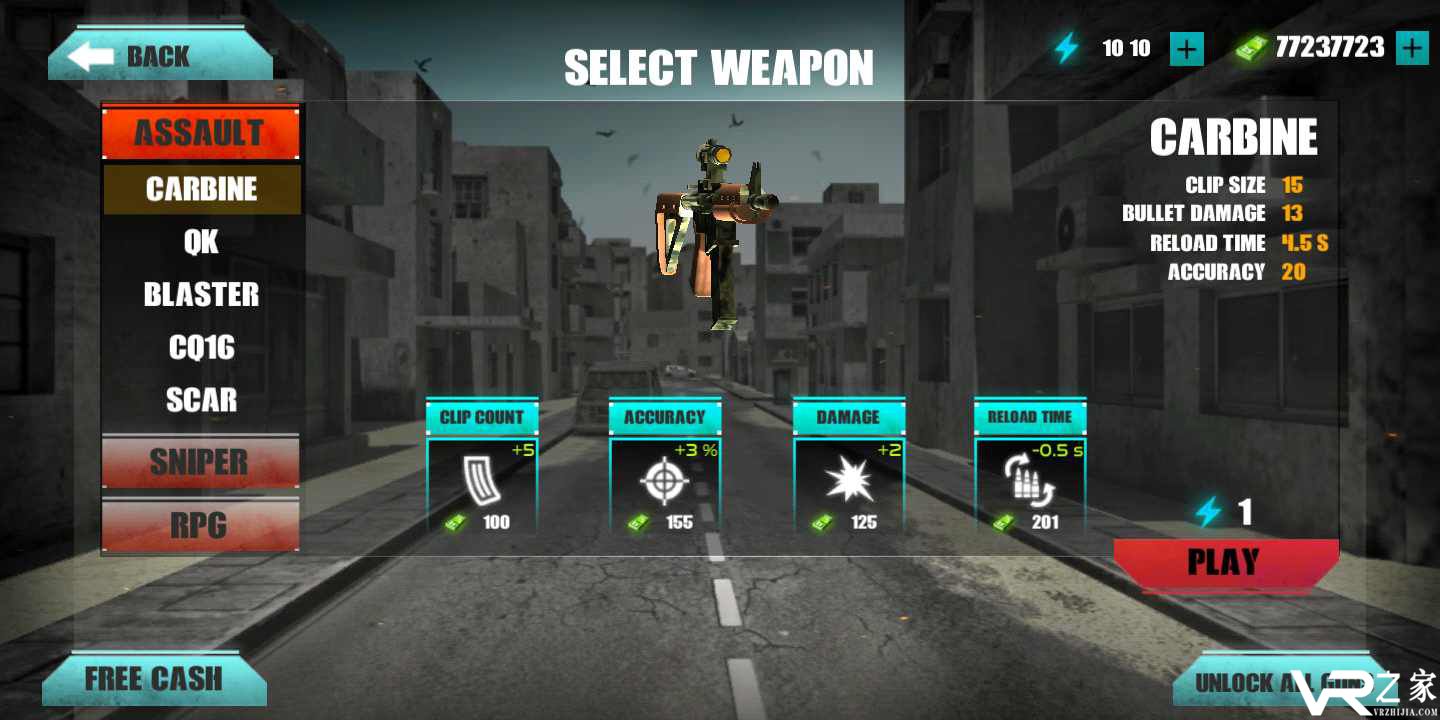Screen dimensions: 1440x720
Task: Select the SCAR weapon
Action: (x=200, y=400)
